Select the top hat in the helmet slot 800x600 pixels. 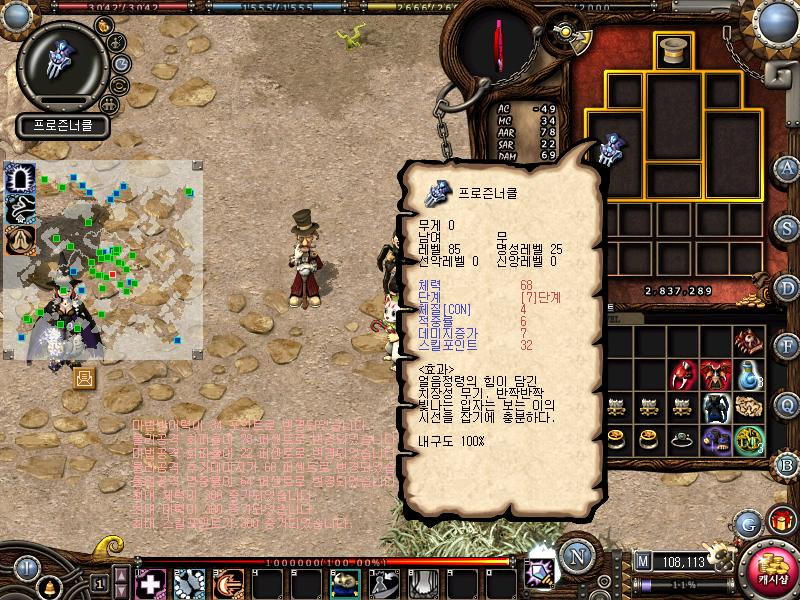coord(673,51)
